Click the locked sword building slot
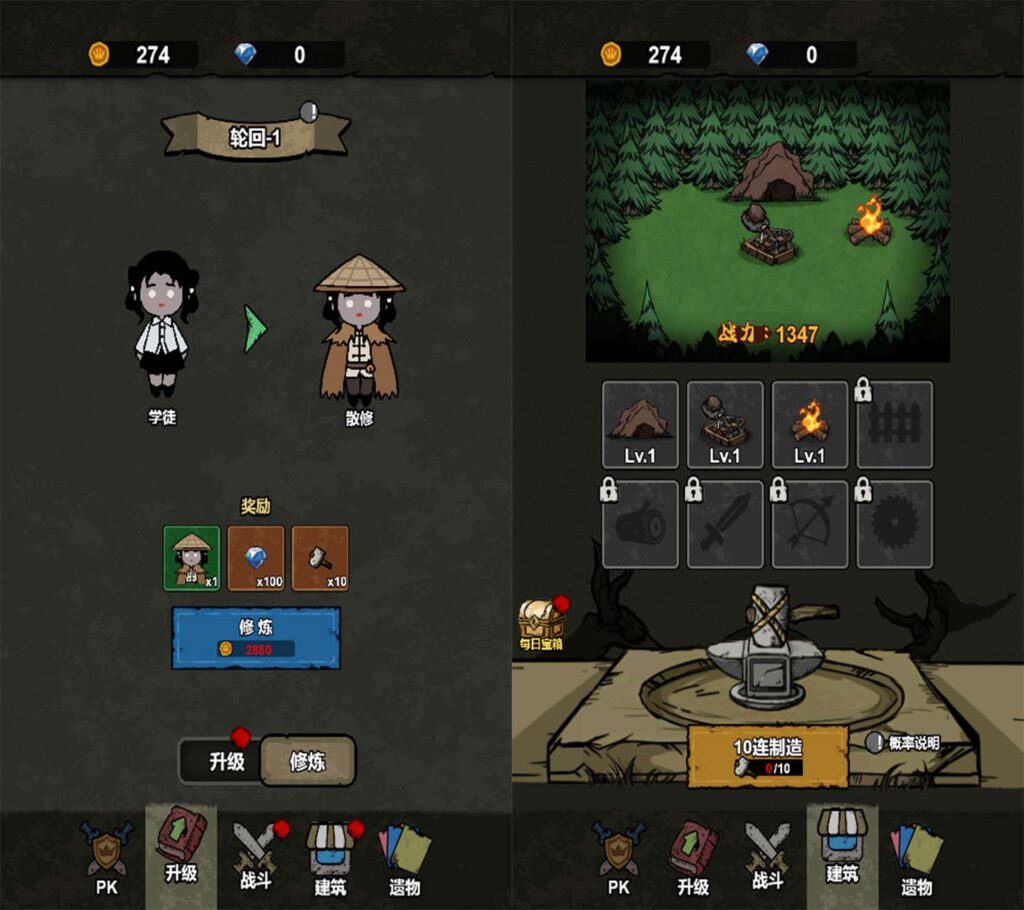Viewport: 1024px width, 910px height. coord(725,524)
